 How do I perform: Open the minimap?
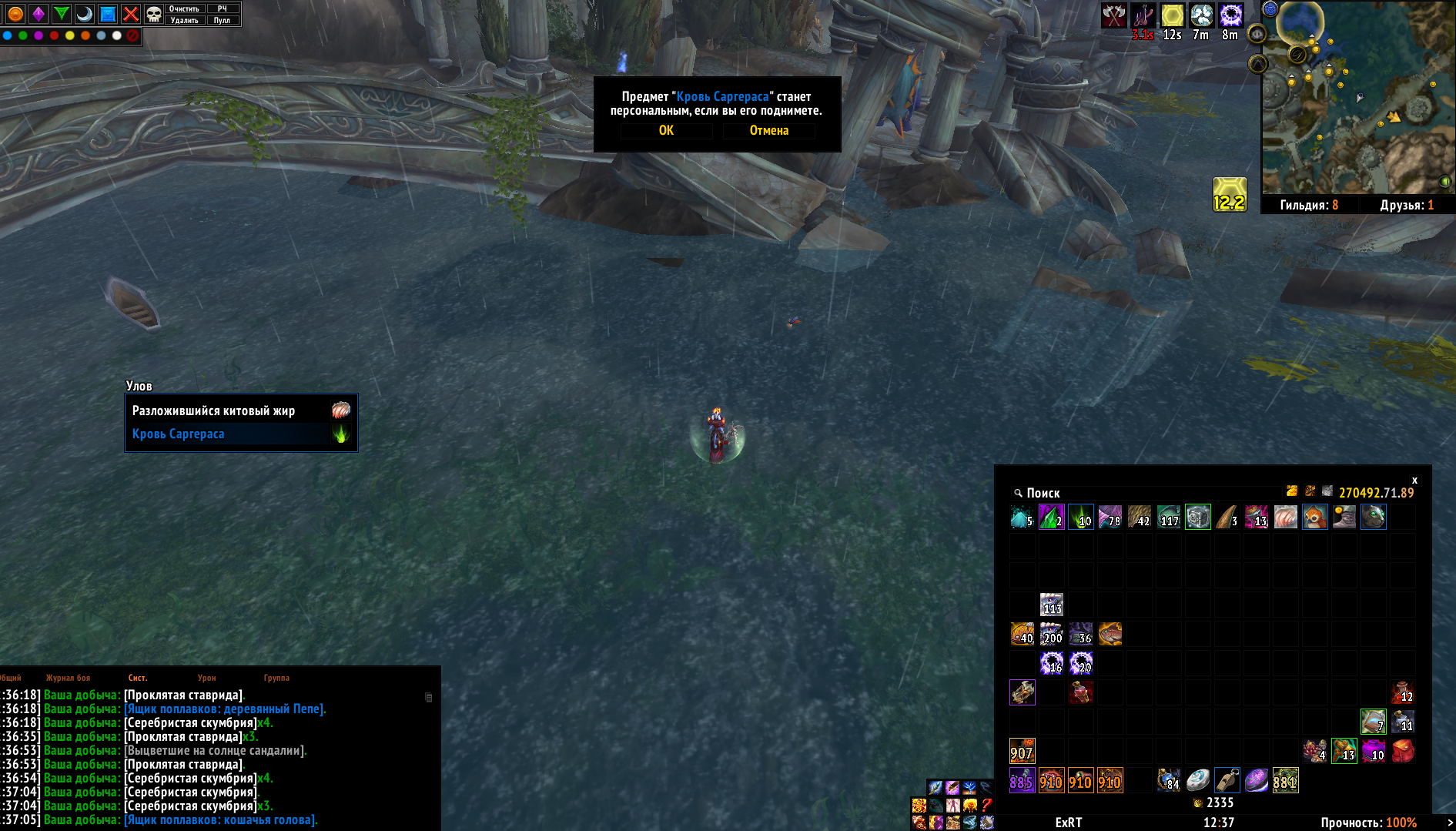1357,97
